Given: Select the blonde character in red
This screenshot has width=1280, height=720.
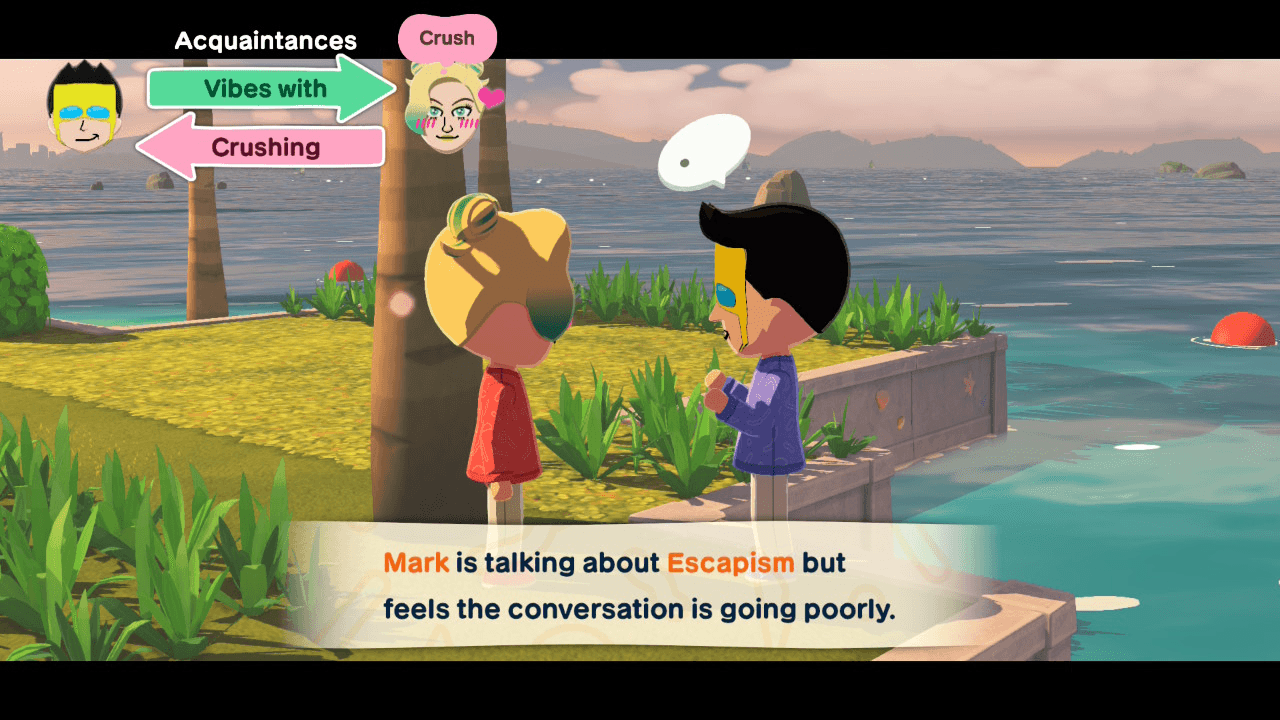Looking at the screenshot, I should (500, 370).
